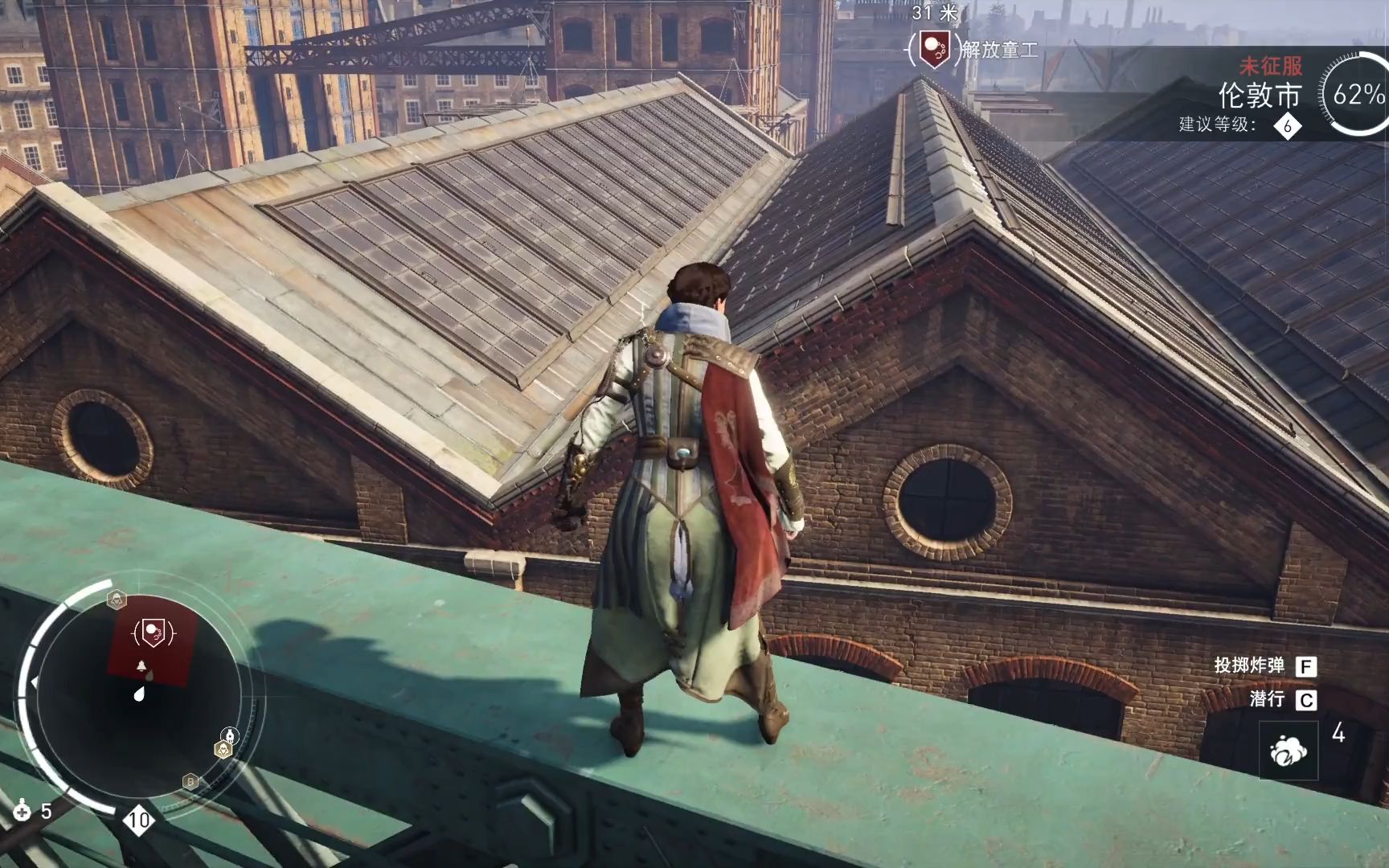Click the 62% conquest progress ring
This screenshot has width=1389, height=868.
coord(1357,94)
